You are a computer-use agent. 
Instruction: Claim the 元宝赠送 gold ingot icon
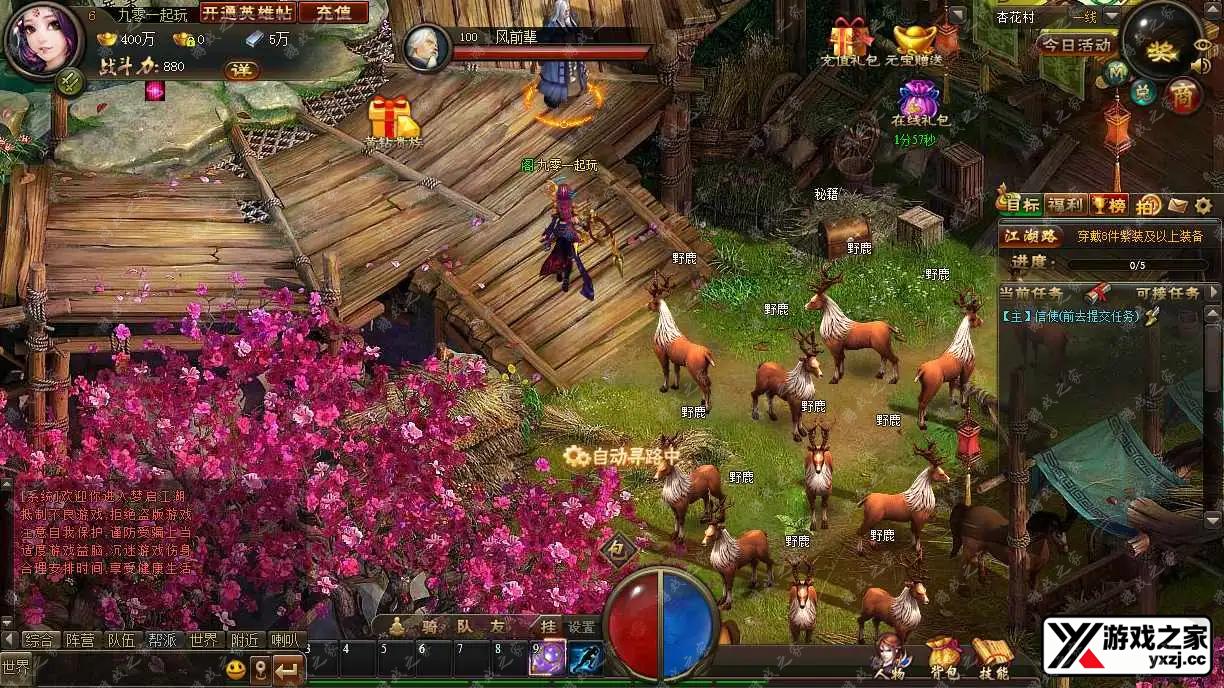[915, 39]
